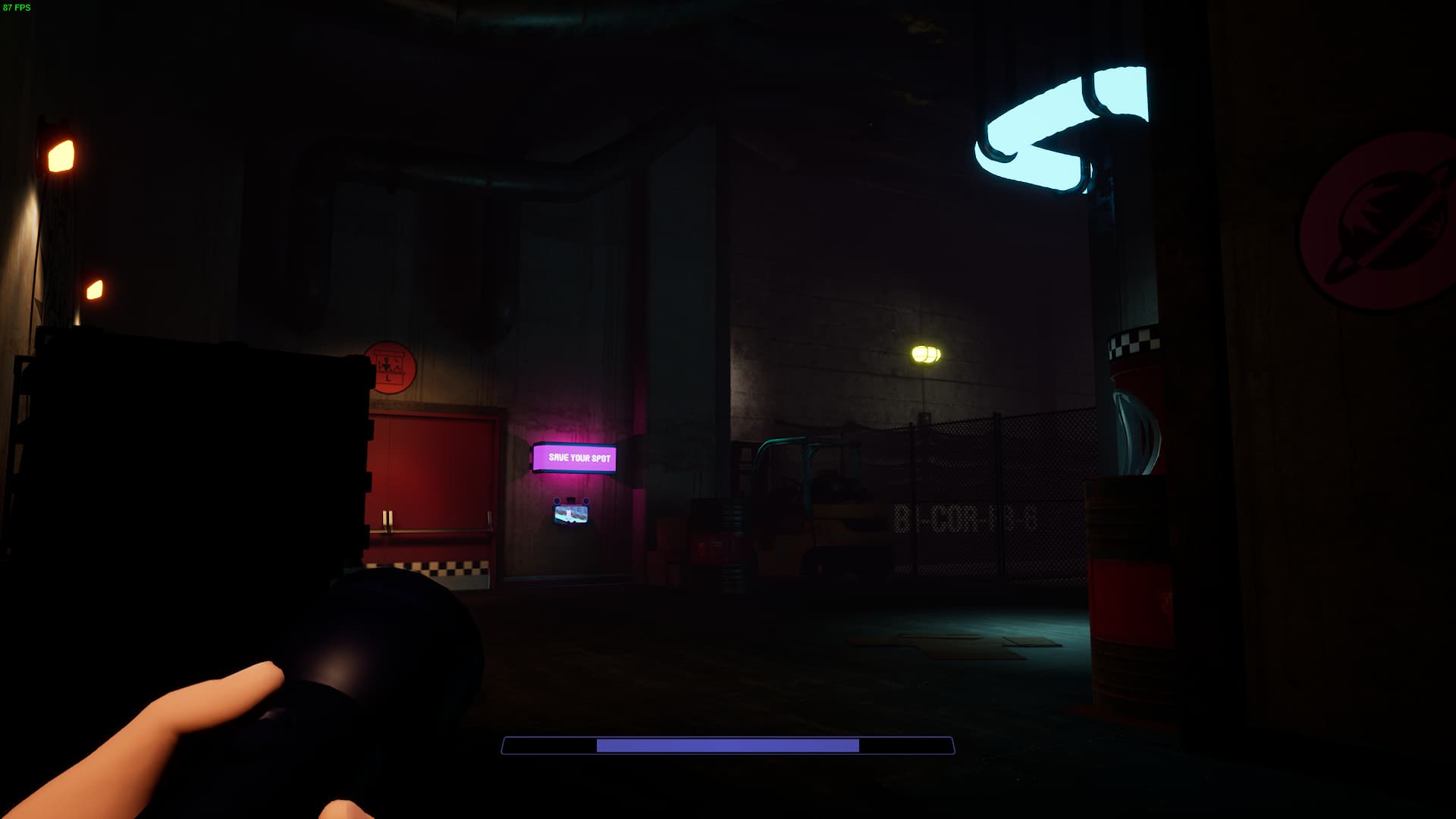
Task: Click the left speaker on the wall device
Action: pyautogui.click(x=557, y=500)
